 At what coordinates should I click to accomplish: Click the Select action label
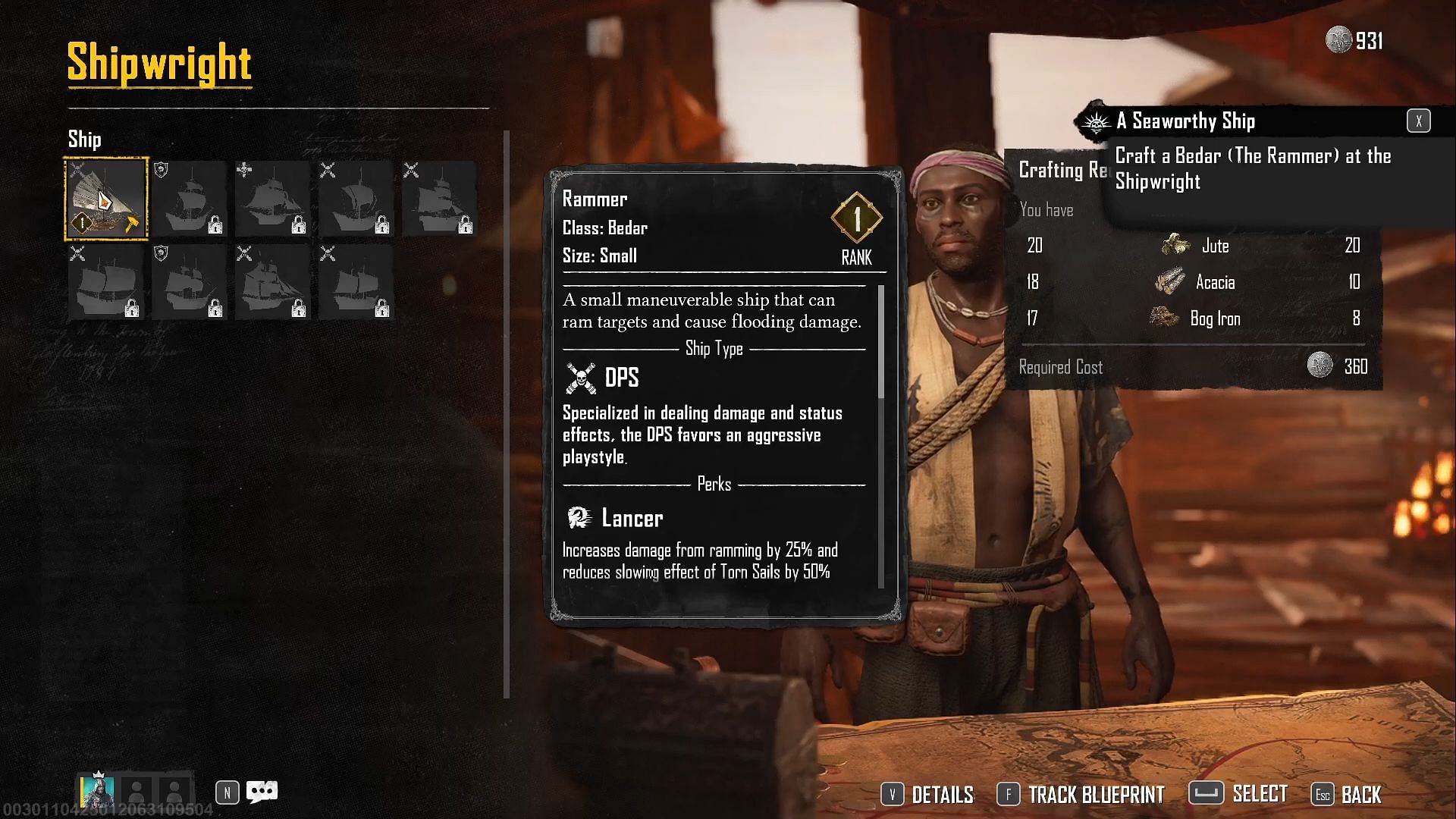(1259, 794)
